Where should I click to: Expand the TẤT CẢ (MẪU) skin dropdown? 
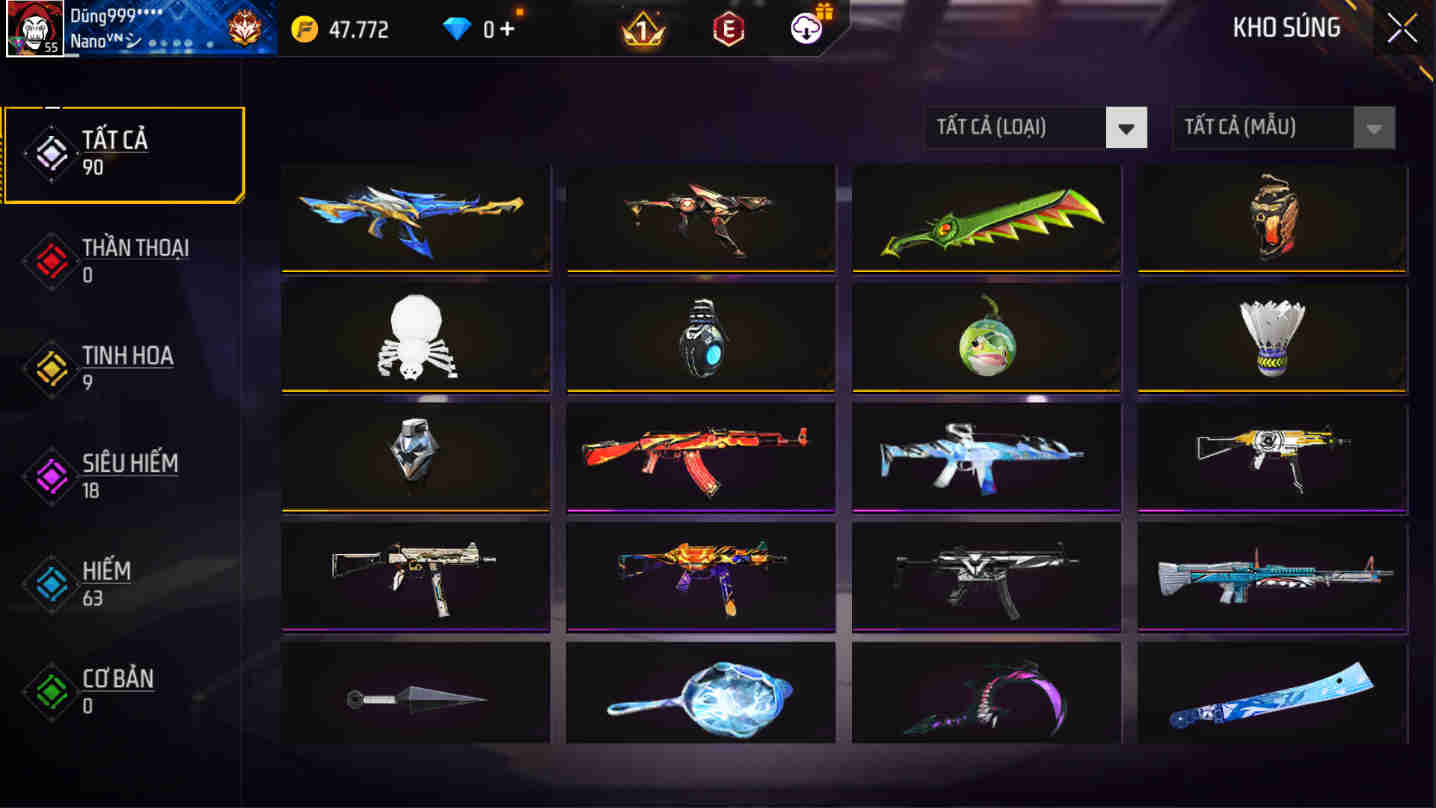point(1265,127)
